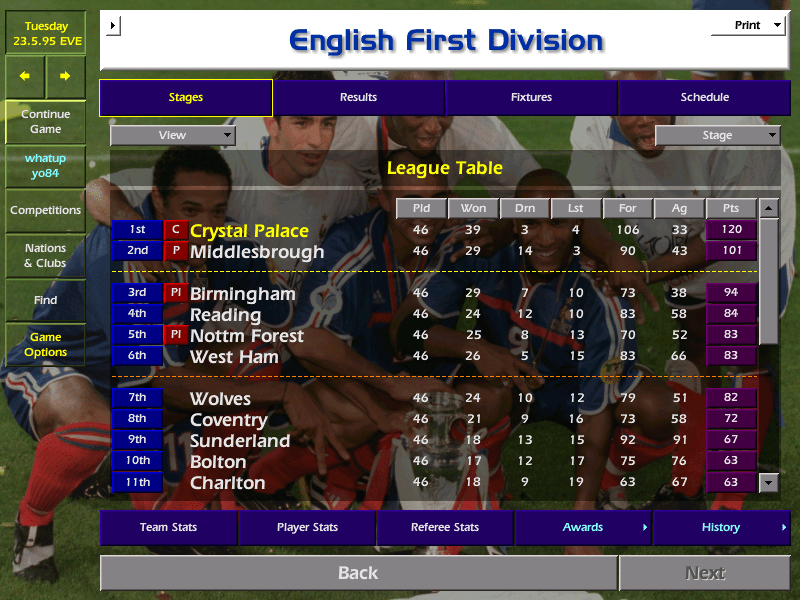This screenshot has height=600, width=800.
Task: Open the Awards submenu
Action: click(x=583, y=527)
